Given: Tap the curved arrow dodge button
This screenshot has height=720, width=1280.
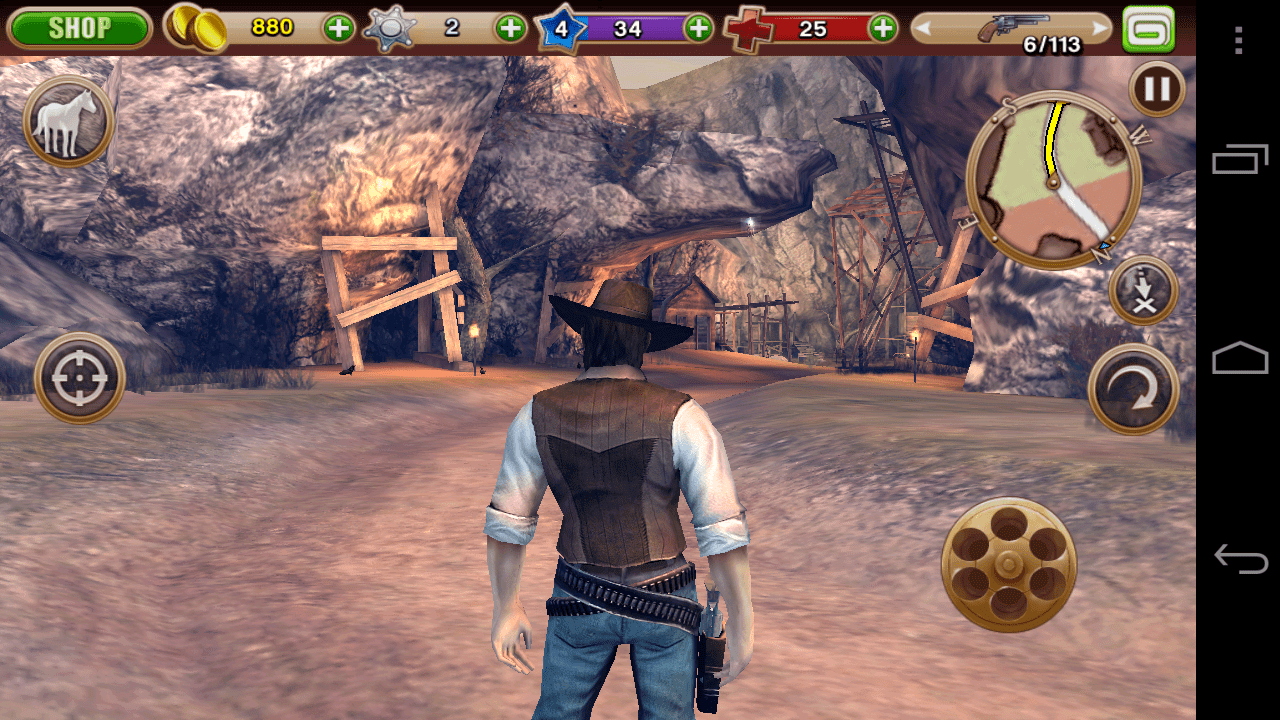Looking at the screenshot, I should click(1134, 389).
